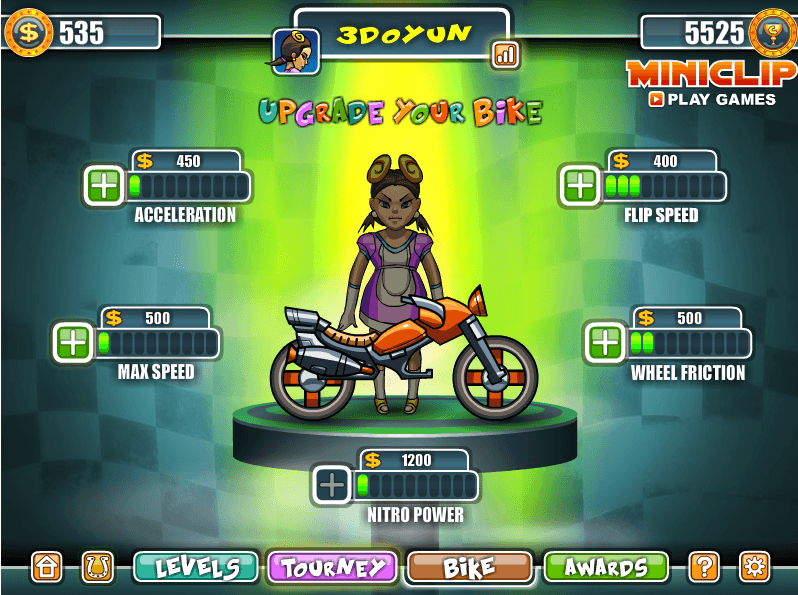Add a Max Speed upgrade level
This screenshot has width=798, height=595.
click(73, 343)
